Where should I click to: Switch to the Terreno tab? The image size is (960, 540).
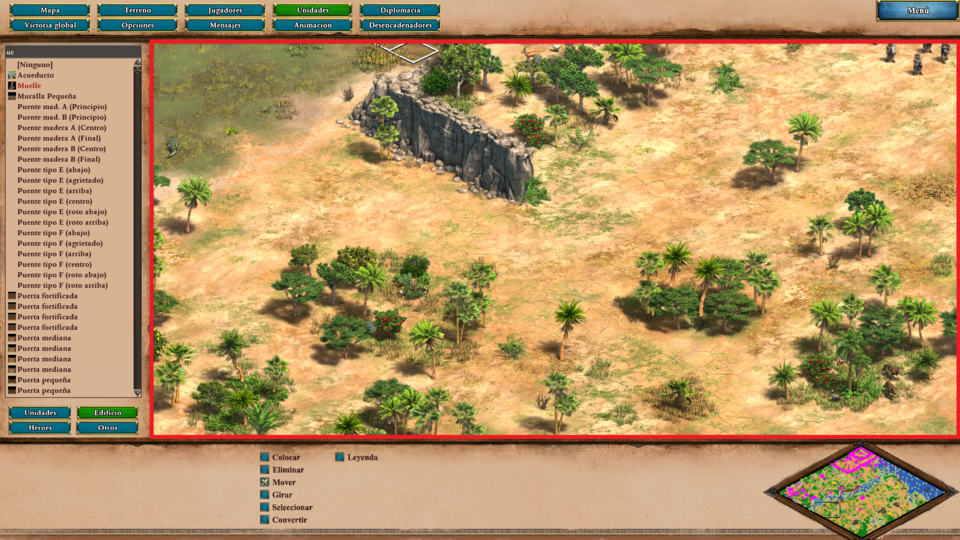click(137, 10)
